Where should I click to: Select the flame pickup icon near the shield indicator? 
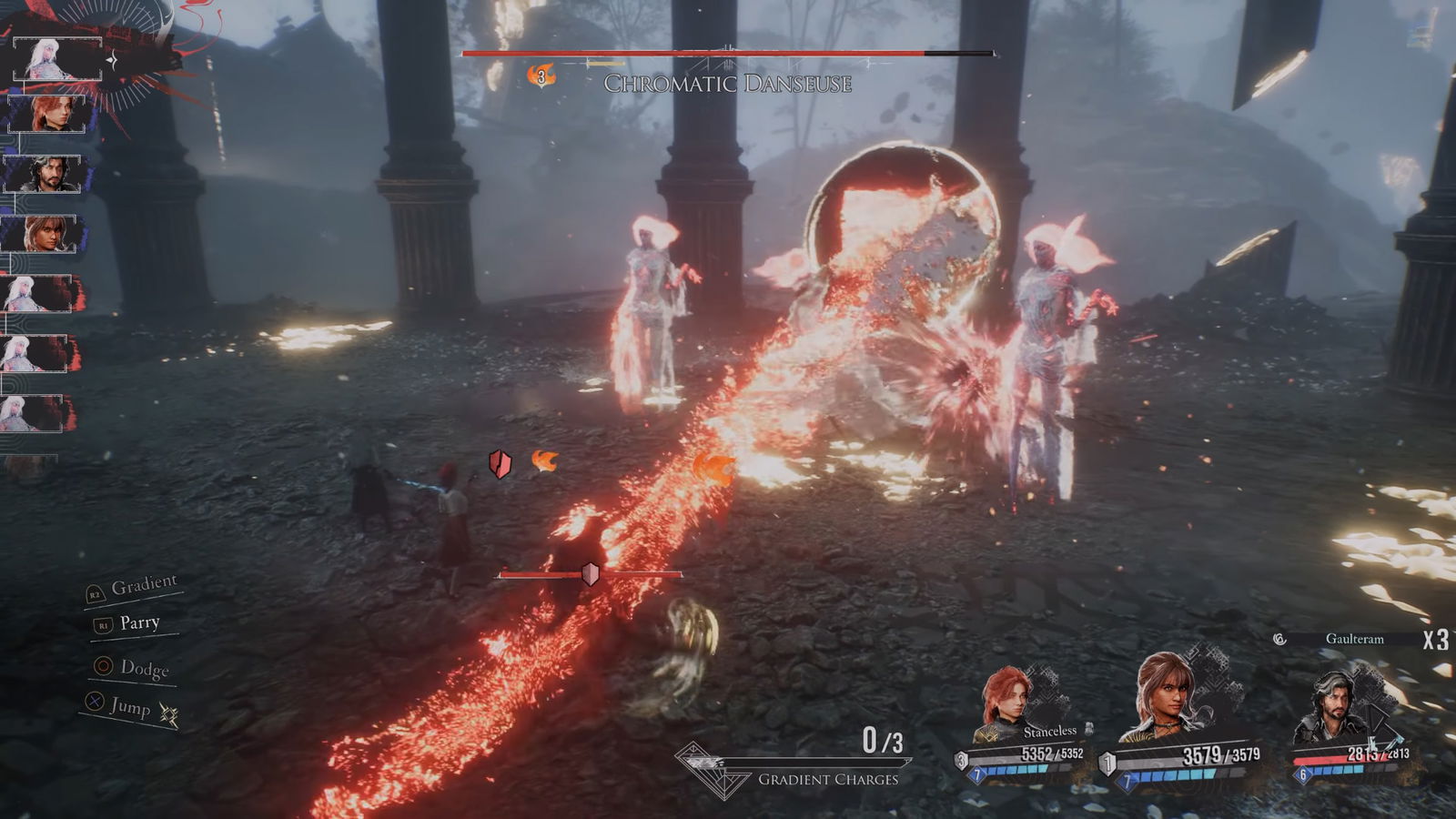546,462
